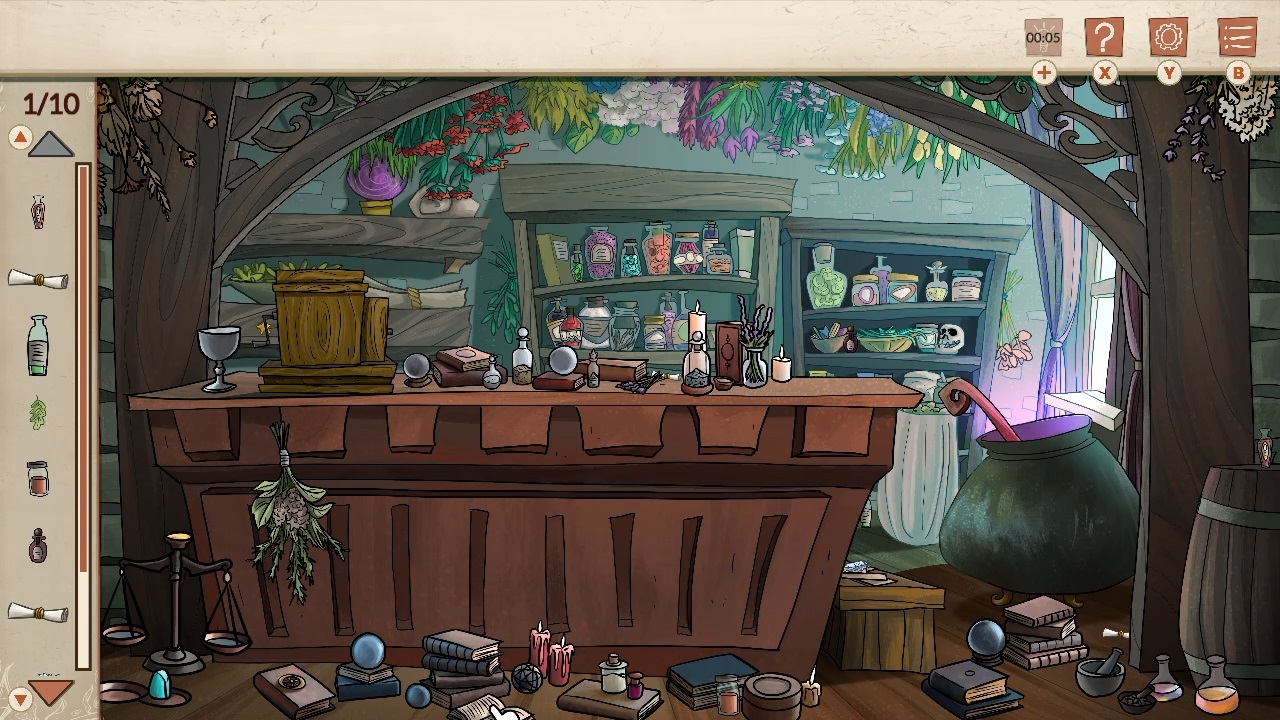Select the oak leaf icon in the sidebar
Viewport: 1280px width, 720px height.
click(38, 413)
